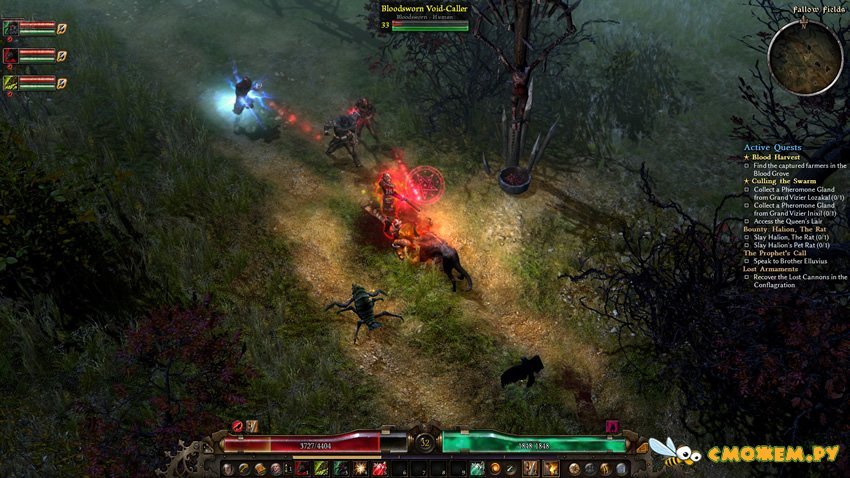Select the red hooded pet portrait
Viewport: 850px width, 478px height.
[x=10, y=55]
